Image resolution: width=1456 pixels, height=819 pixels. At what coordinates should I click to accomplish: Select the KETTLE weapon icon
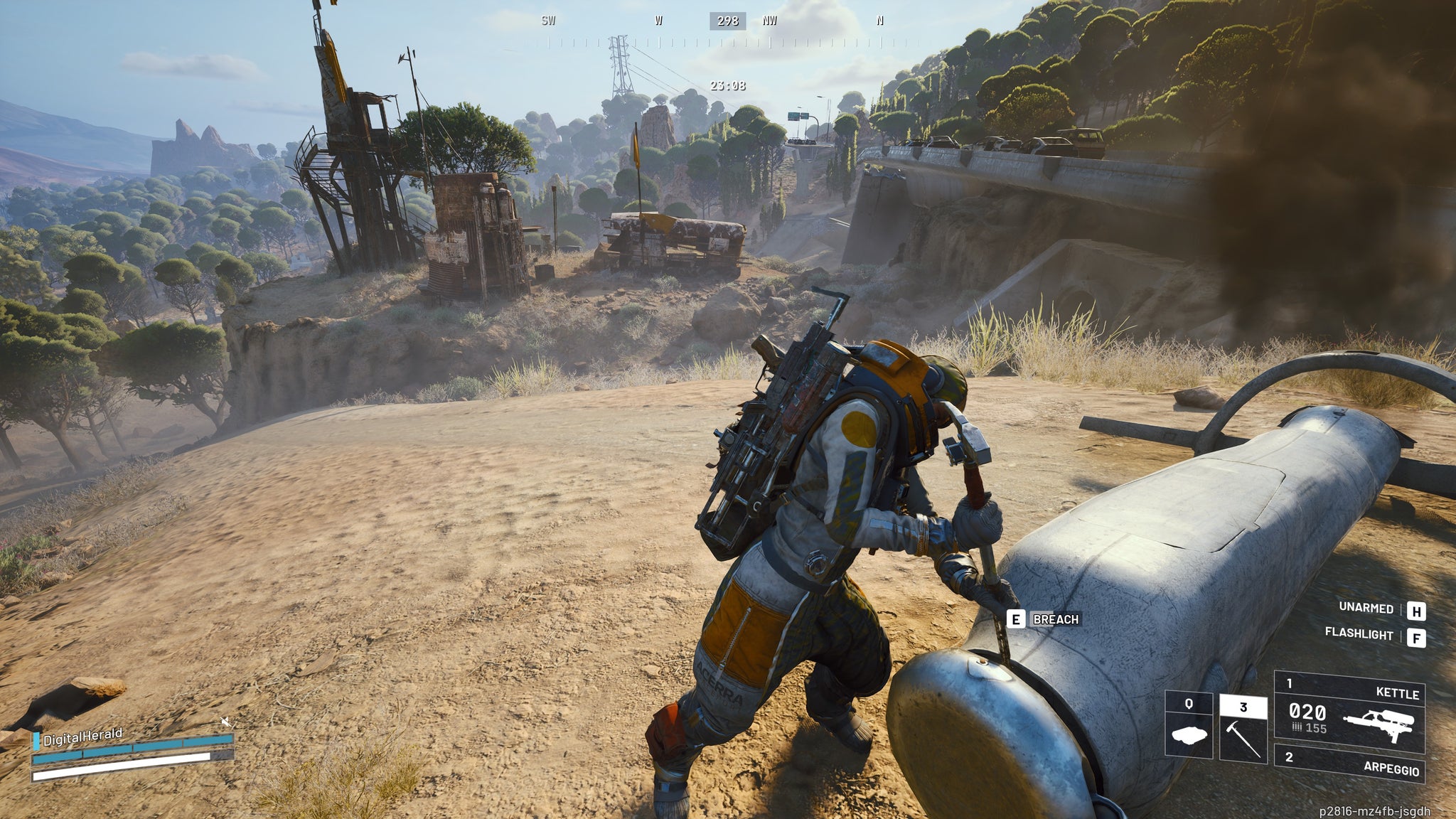tap(1380, 724)
